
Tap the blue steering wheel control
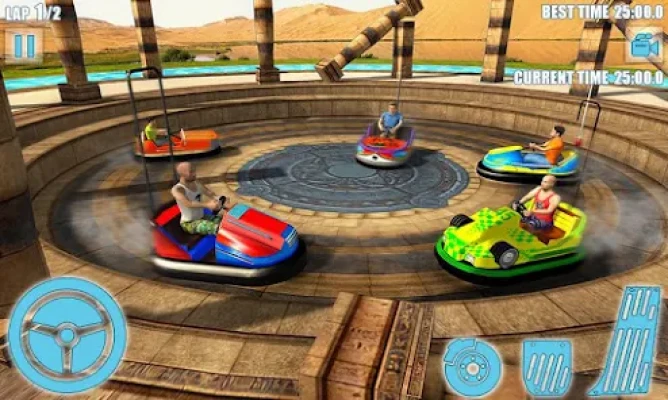[67, 334]
